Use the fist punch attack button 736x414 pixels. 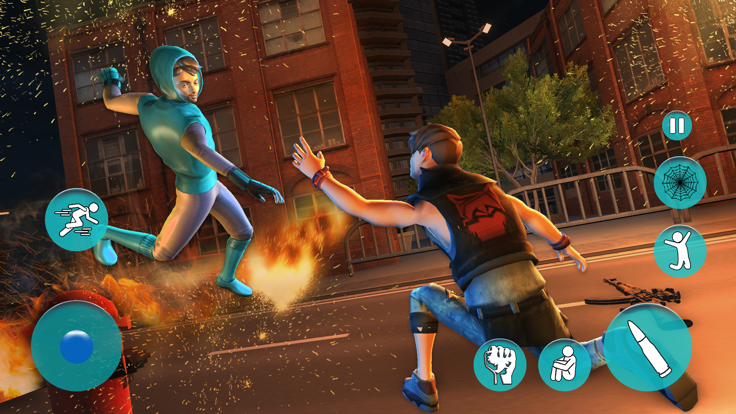pos(499,364)
